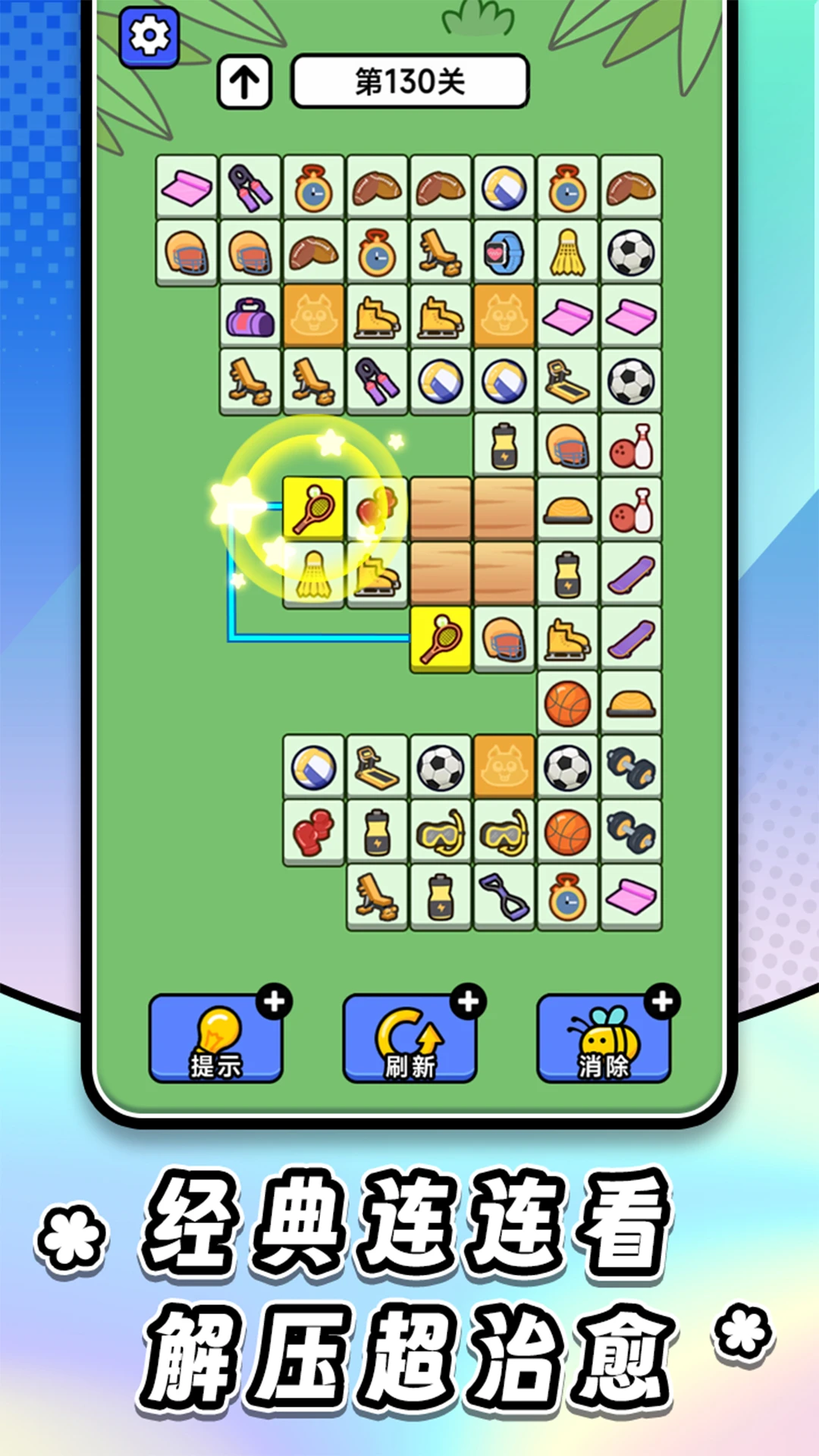This screenshot has height=1456, width=819.
Task: Add more hints via the 提示 plus badge
Action: pos(275,1002)
